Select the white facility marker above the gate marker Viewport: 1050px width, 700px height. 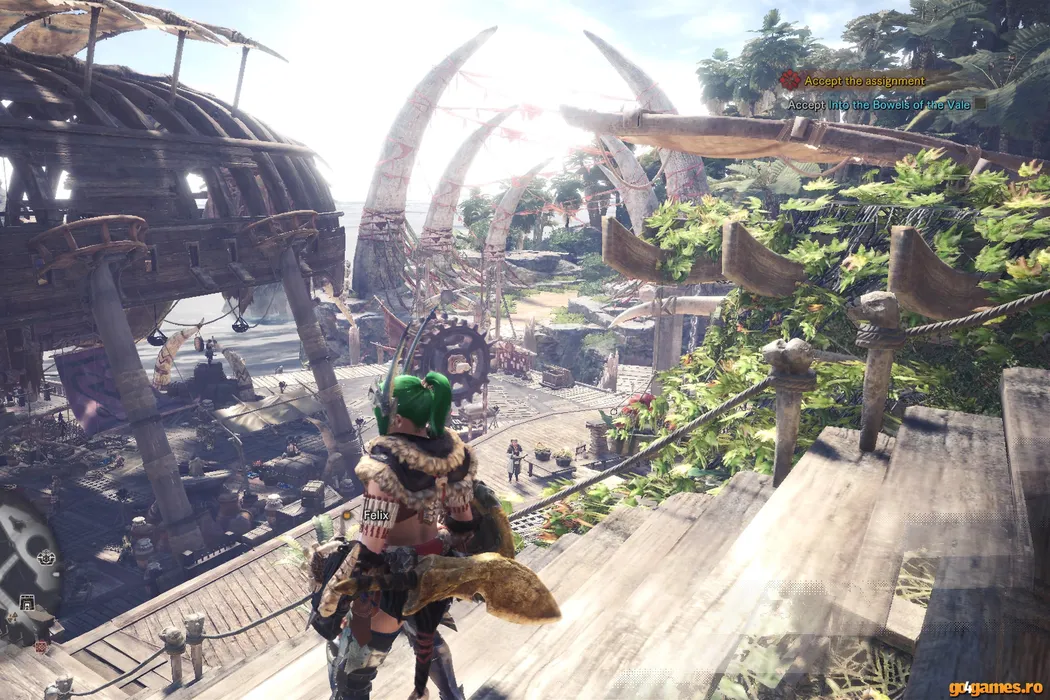(45, 558)
